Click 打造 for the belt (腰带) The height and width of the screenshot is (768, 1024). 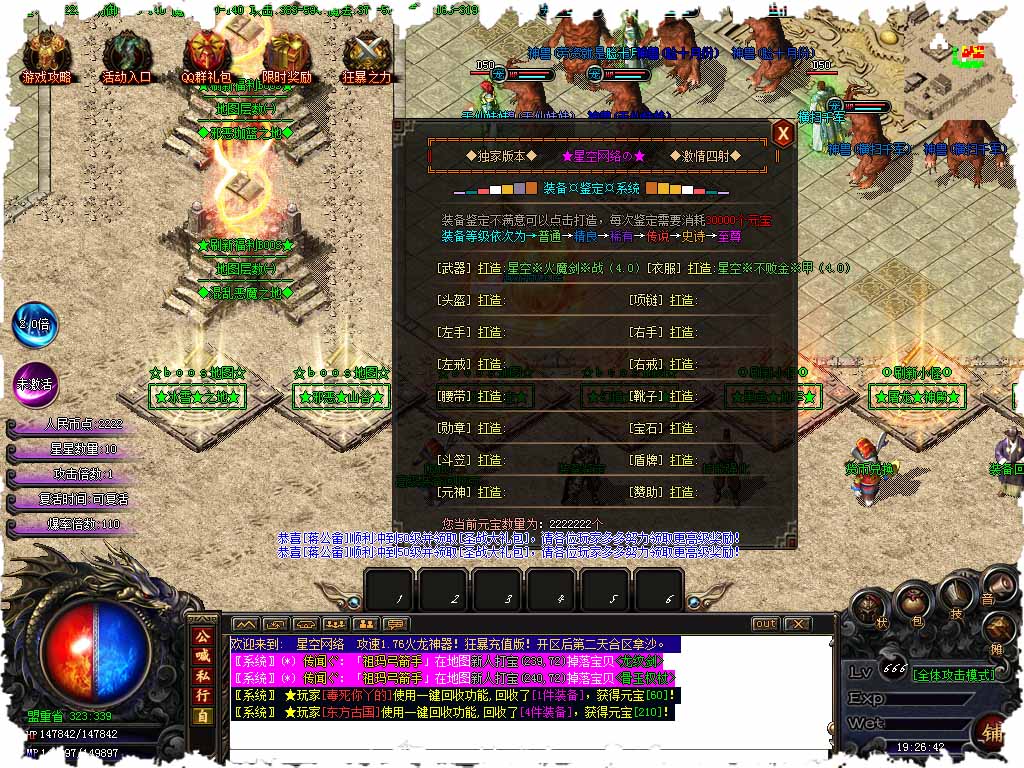(490, 396)
